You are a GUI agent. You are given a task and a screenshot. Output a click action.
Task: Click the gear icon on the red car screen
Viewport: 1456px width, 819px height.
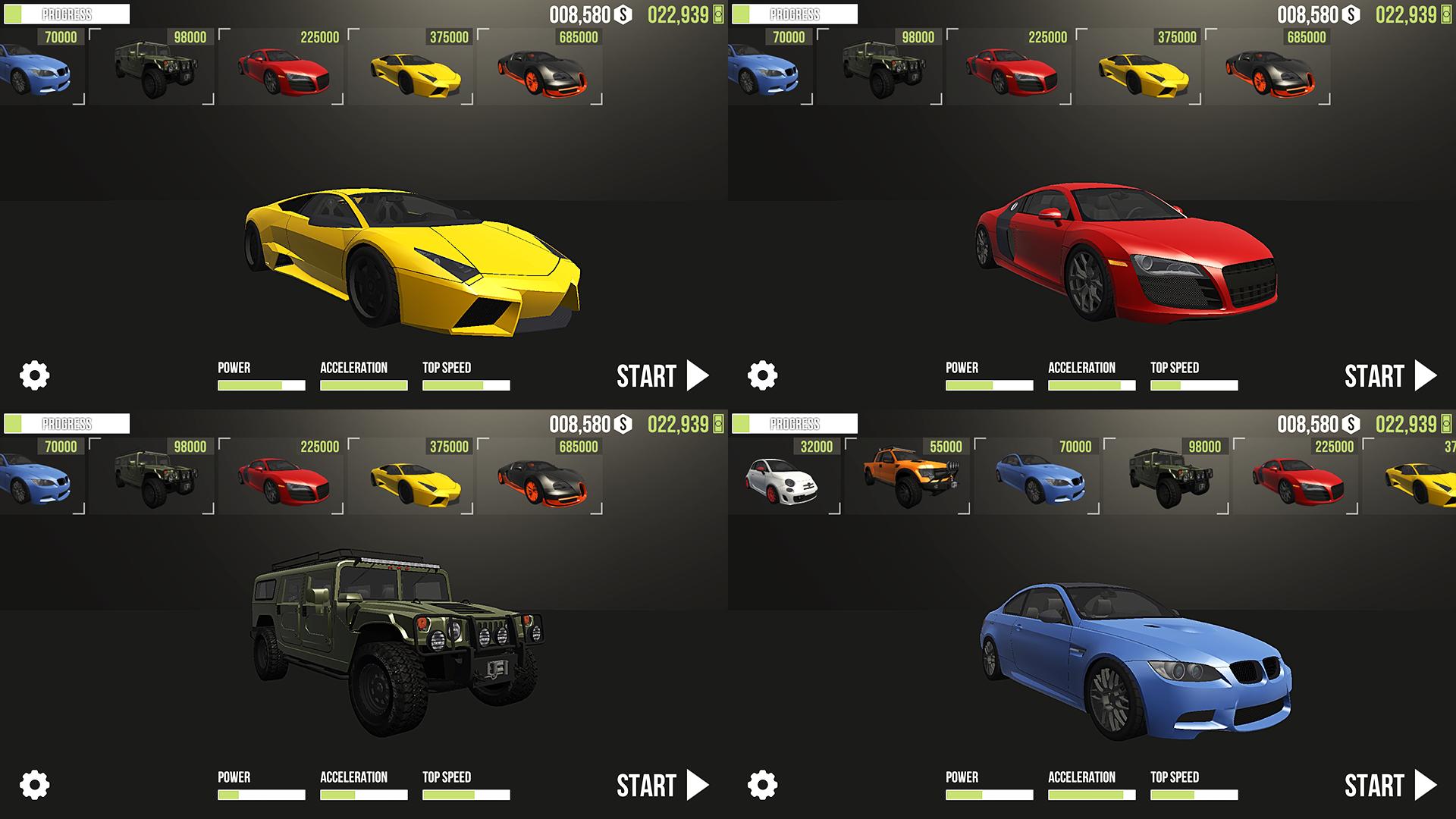point(763,375)
